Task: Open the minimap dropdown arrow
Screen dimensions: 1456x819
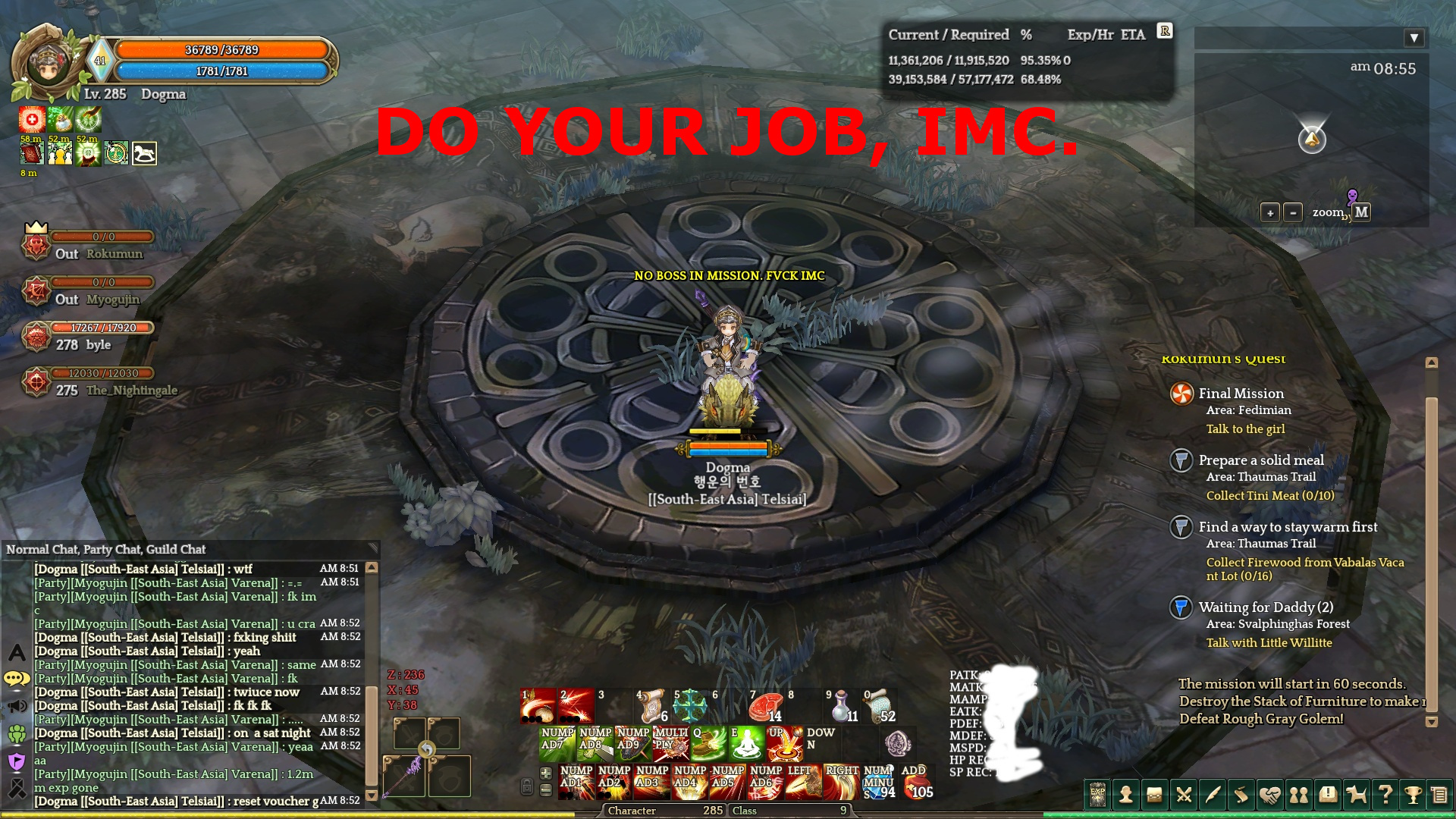Action: (x=1413, y=37)
